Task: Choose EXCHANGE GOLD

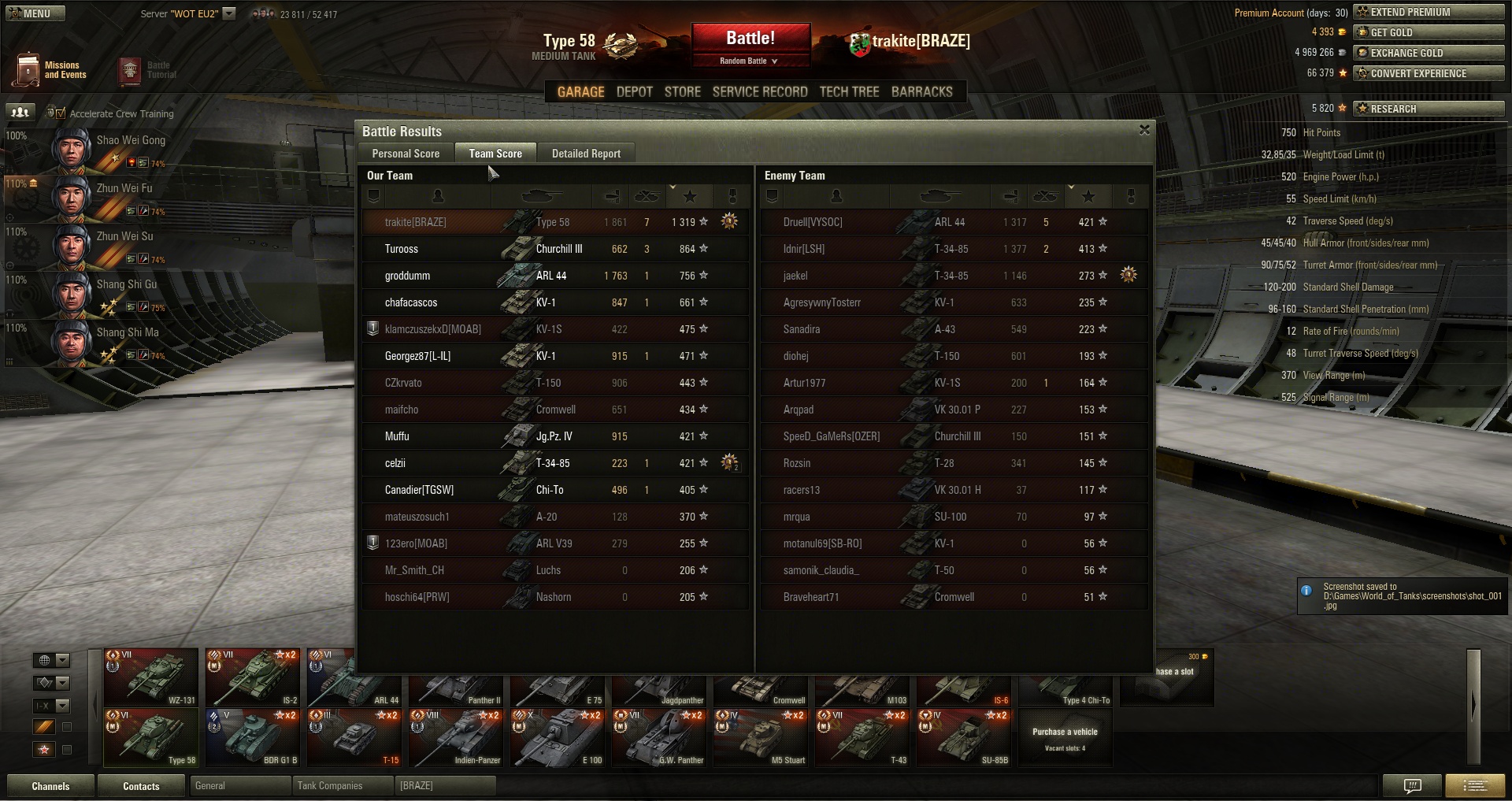Action: click(x=1428, y=53)
